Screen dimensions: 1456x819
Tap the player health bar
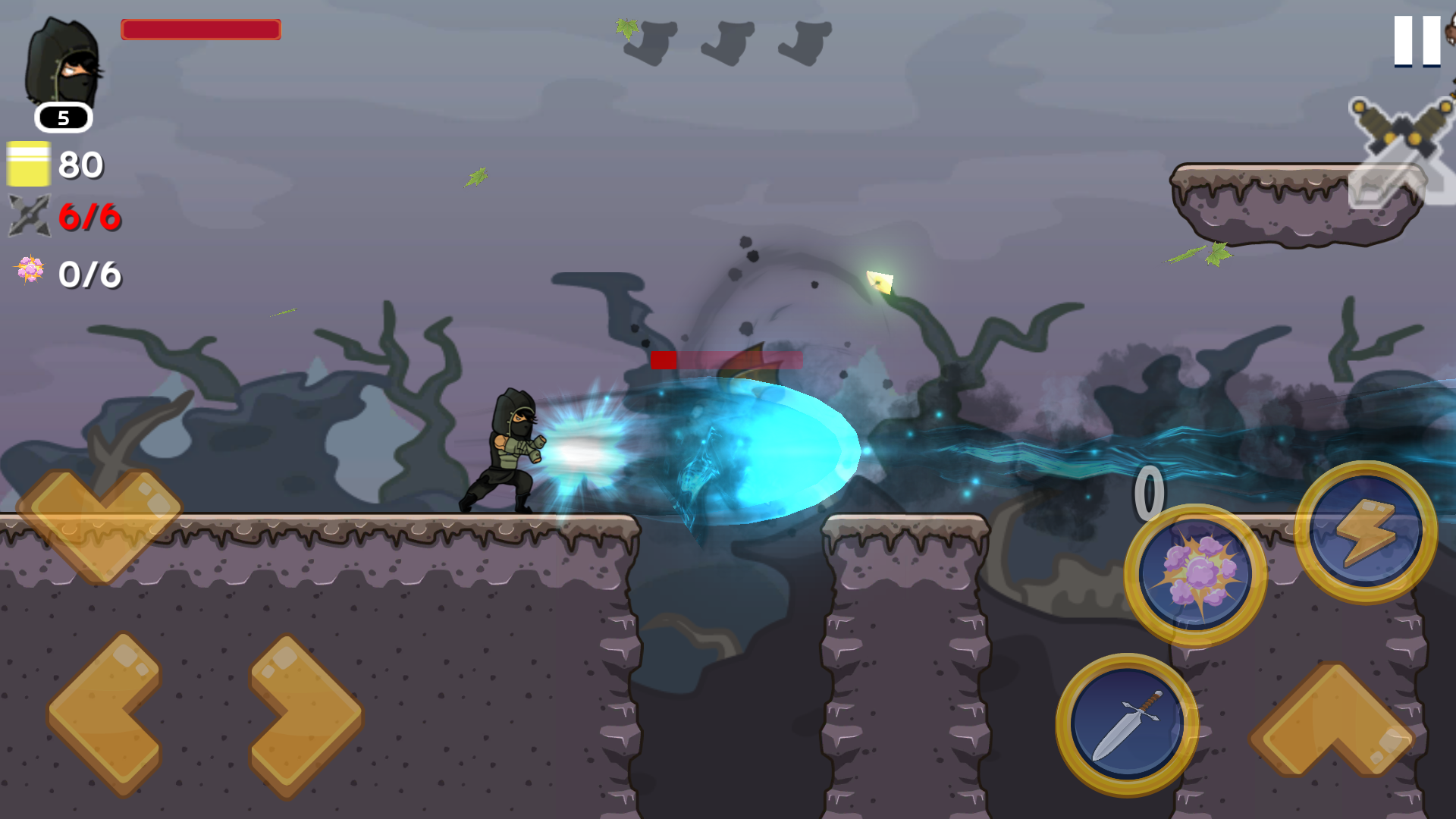click(201, 30)
